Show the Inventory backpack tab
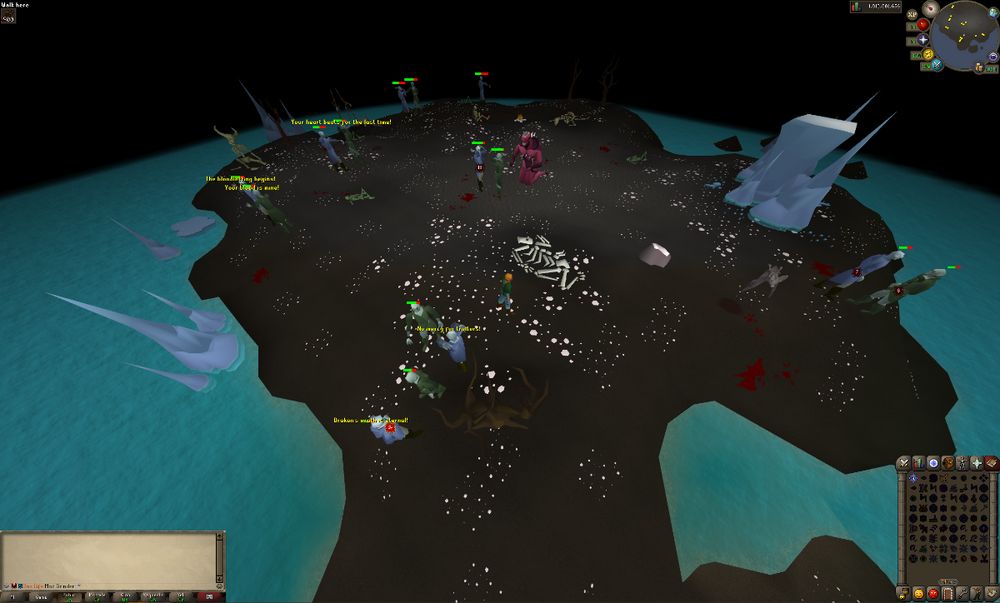Viewport: 1000px width, 603px height. tap(948, 463)
